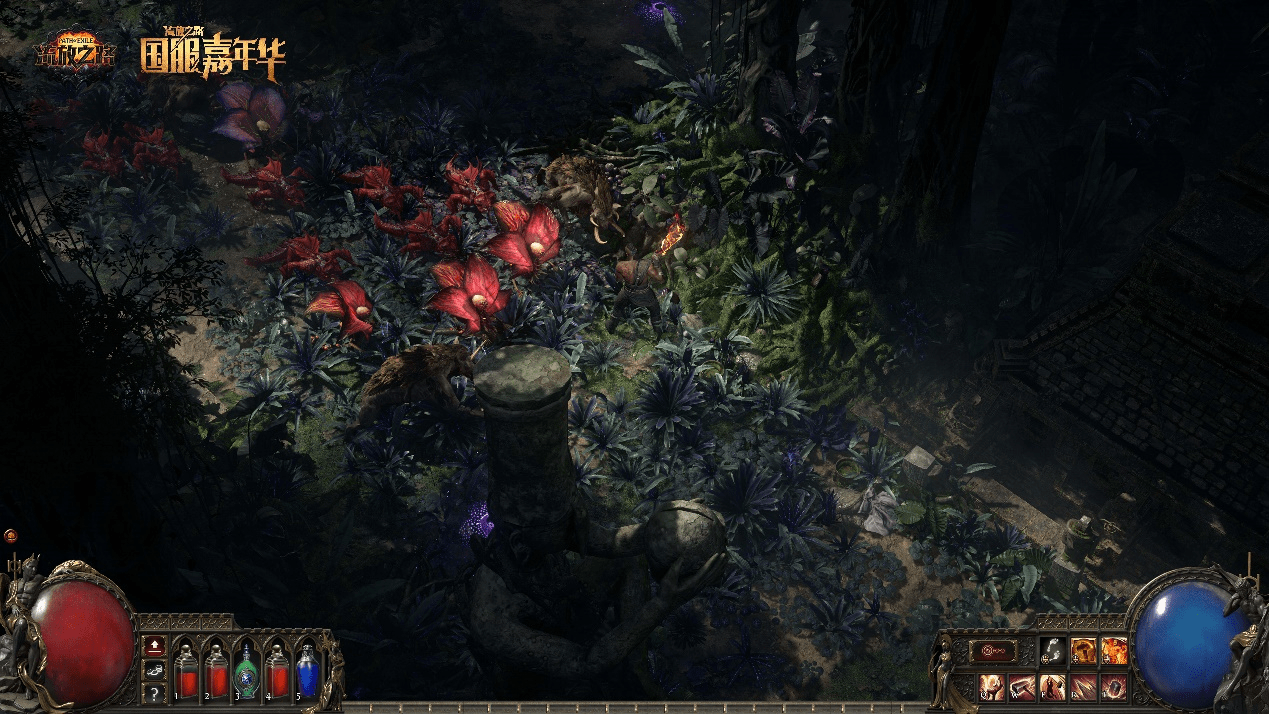This screenshot has width=1269, height=714.
Task: Drink the red flask numbered 2
Action: click(215, 668)
